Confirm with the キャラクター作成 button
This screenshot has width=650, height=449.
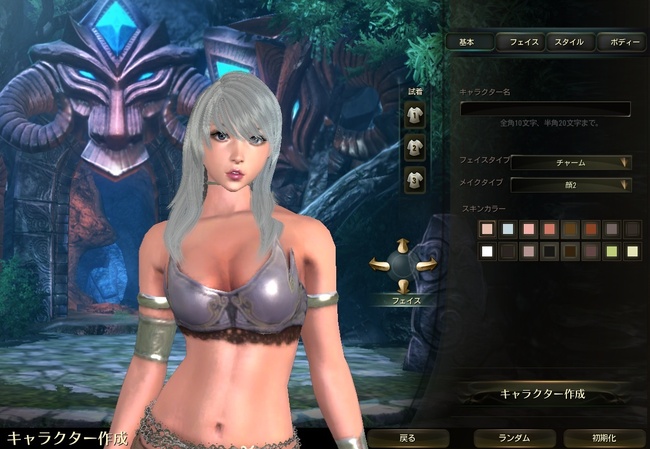click(543, 393)
